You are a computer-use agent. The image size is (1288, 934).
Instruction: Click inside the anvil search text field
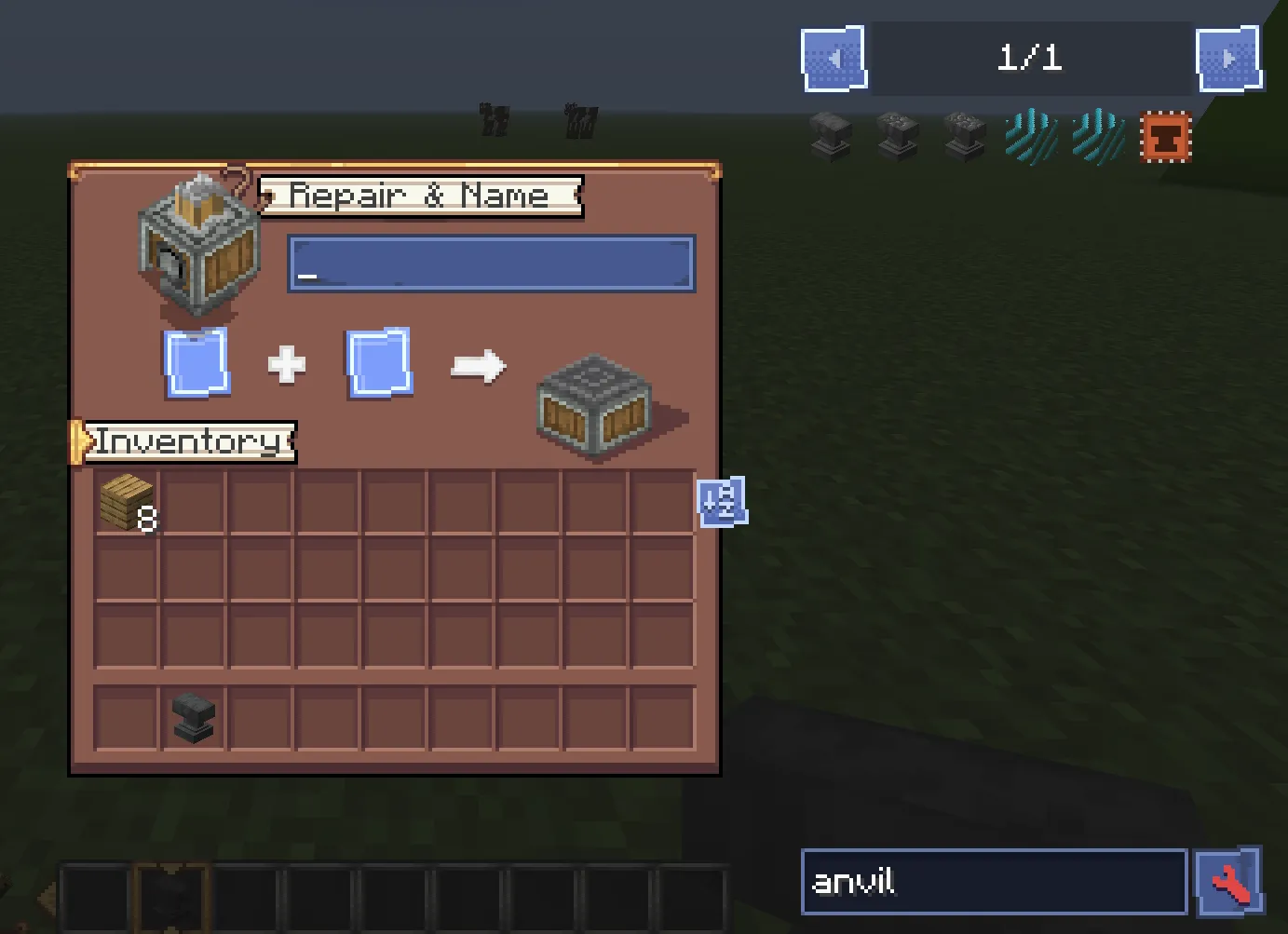click(992, 883)
